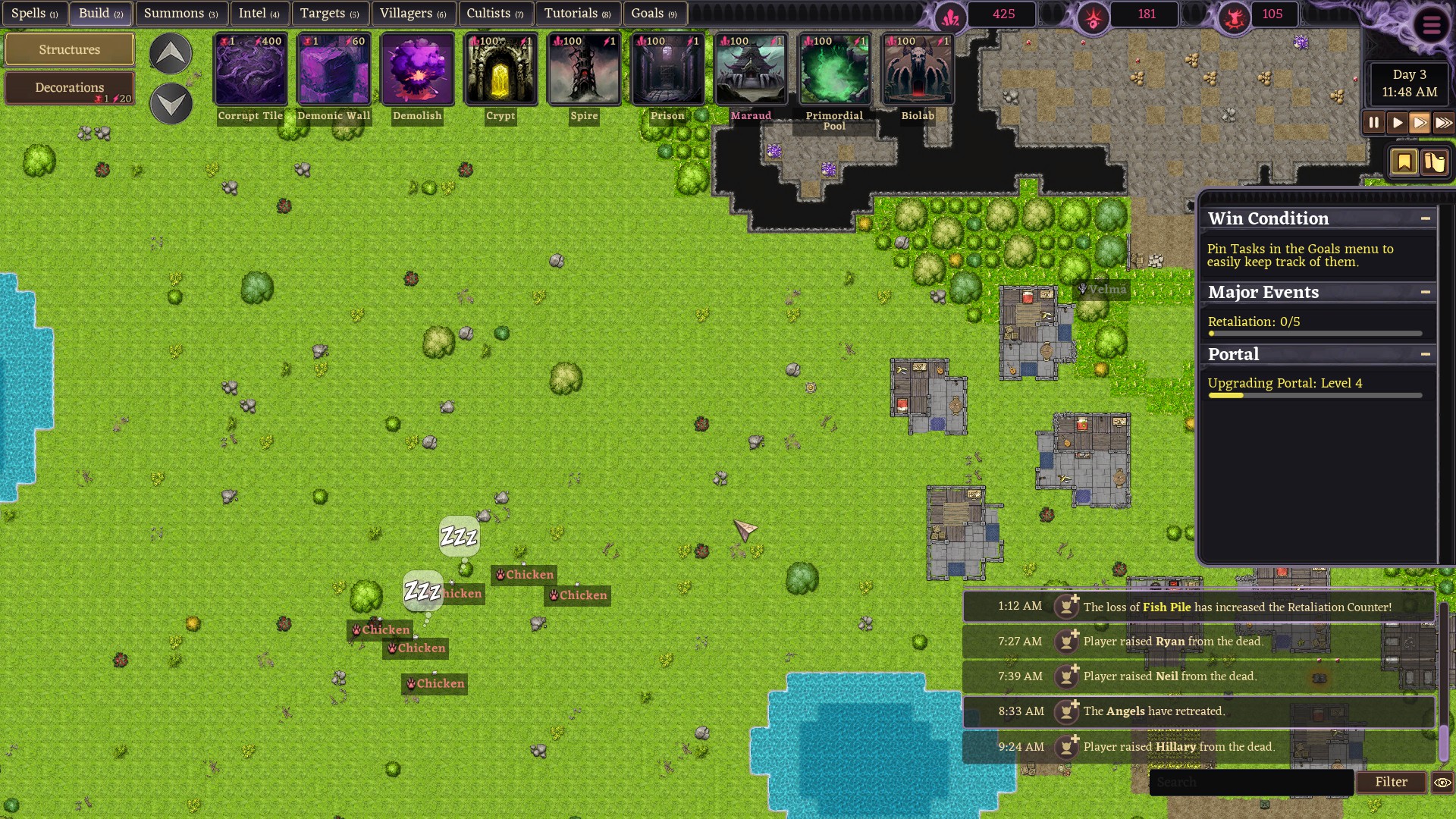Set the fastest game speed
This screenshot has width=1456, height=819.
[x=1443, y=123]
